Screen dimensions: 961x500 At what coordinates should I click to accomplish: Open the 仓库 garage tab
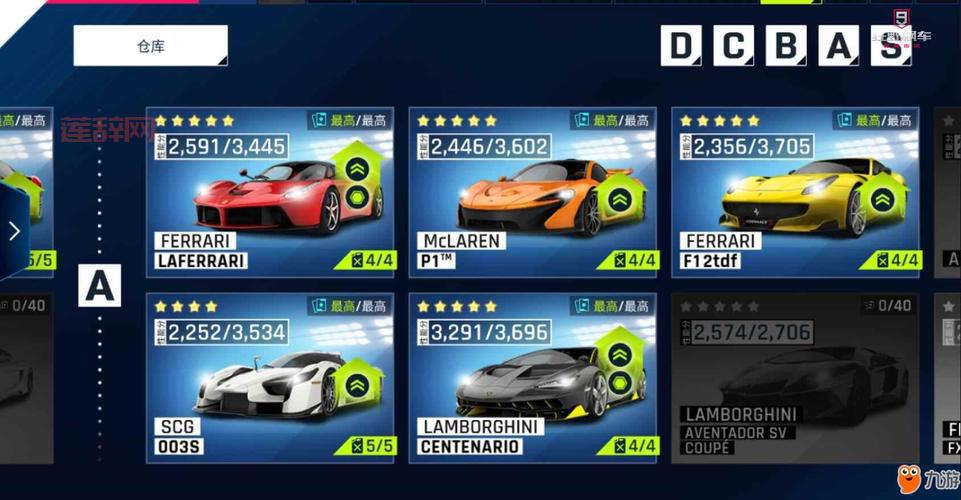coord(150,46)
